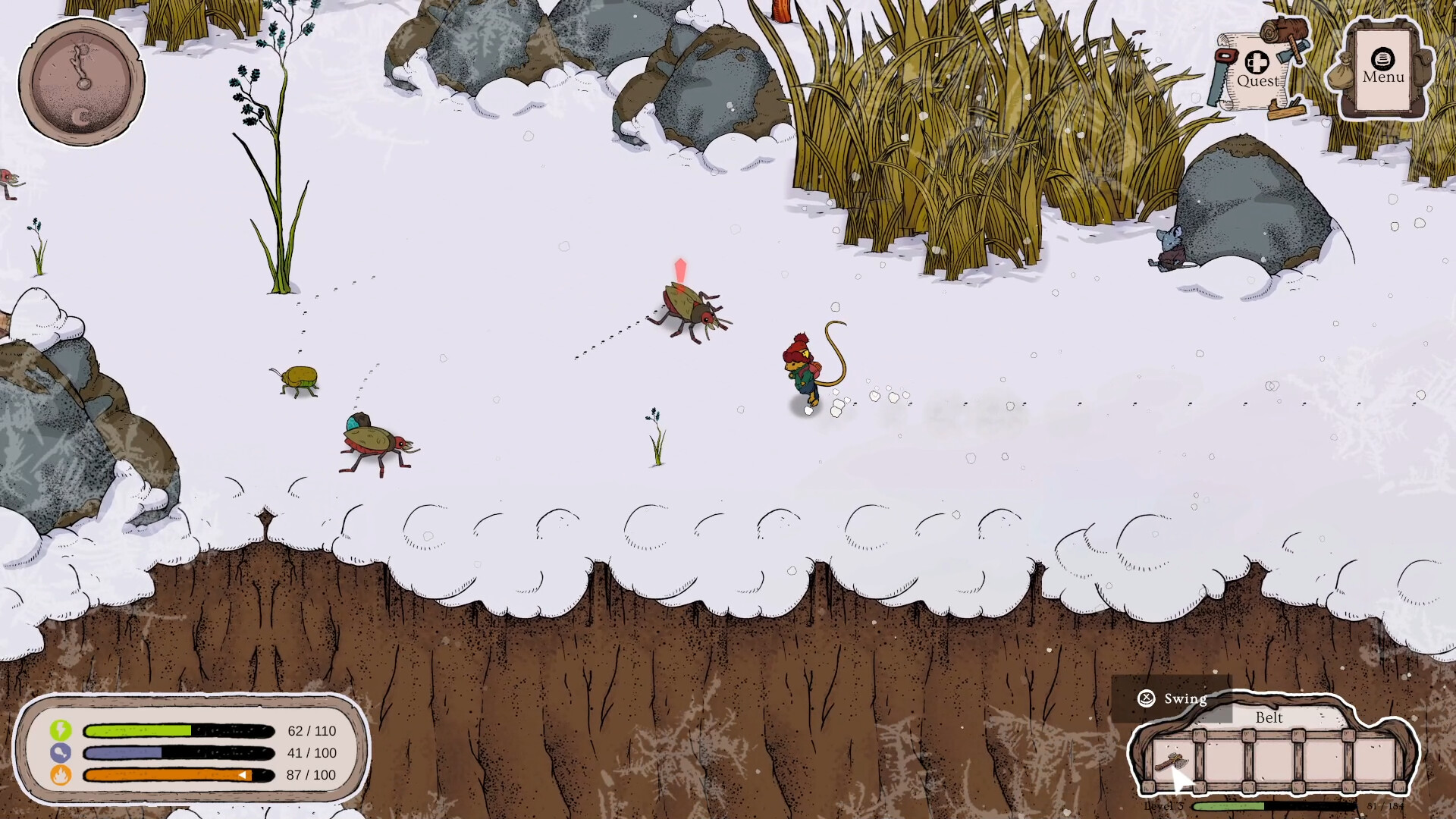The height and width of the screenshot is (819, 1456).
Task: Click the Swing action label
Action: (1185, 698)
